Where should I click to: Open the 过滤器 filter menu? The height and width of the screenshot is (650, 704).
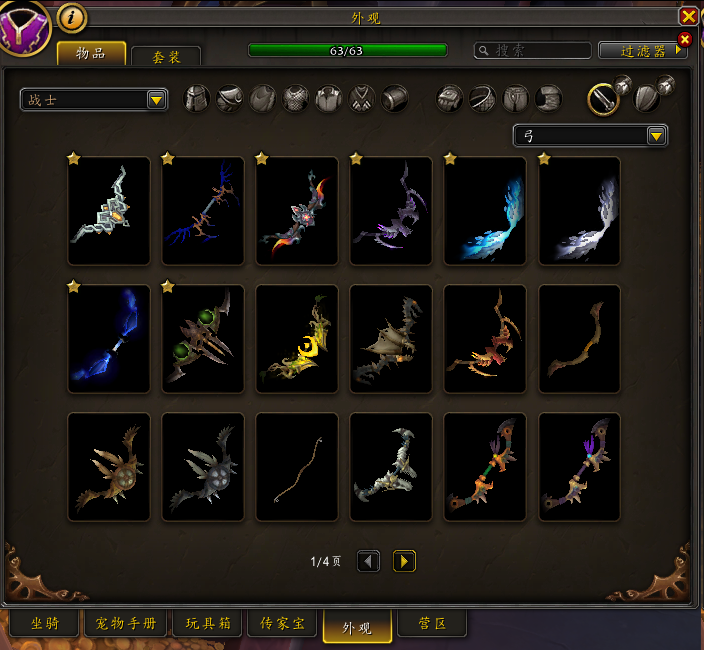click(642, 50)
